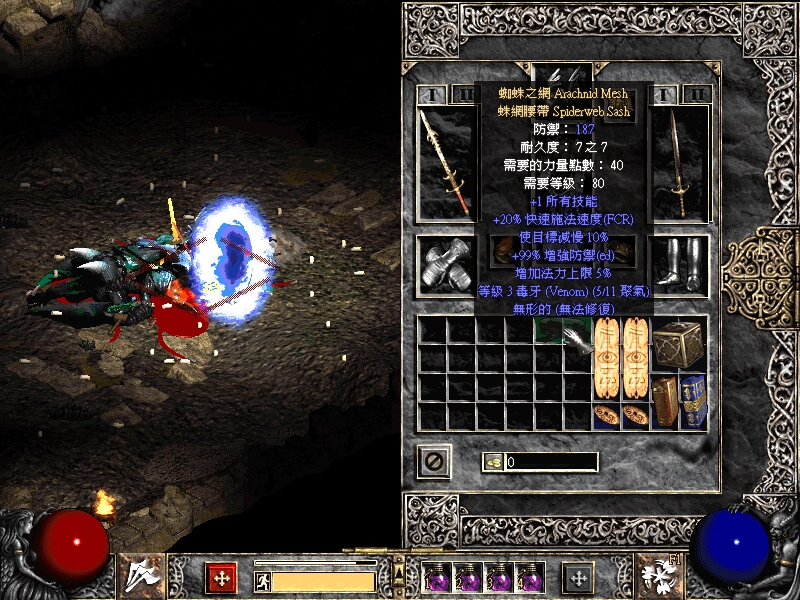Image resolution: width=800 pixels, height=600 pixels.
Task: Select the sword in right weapon slot
Action: coord(682,161)
